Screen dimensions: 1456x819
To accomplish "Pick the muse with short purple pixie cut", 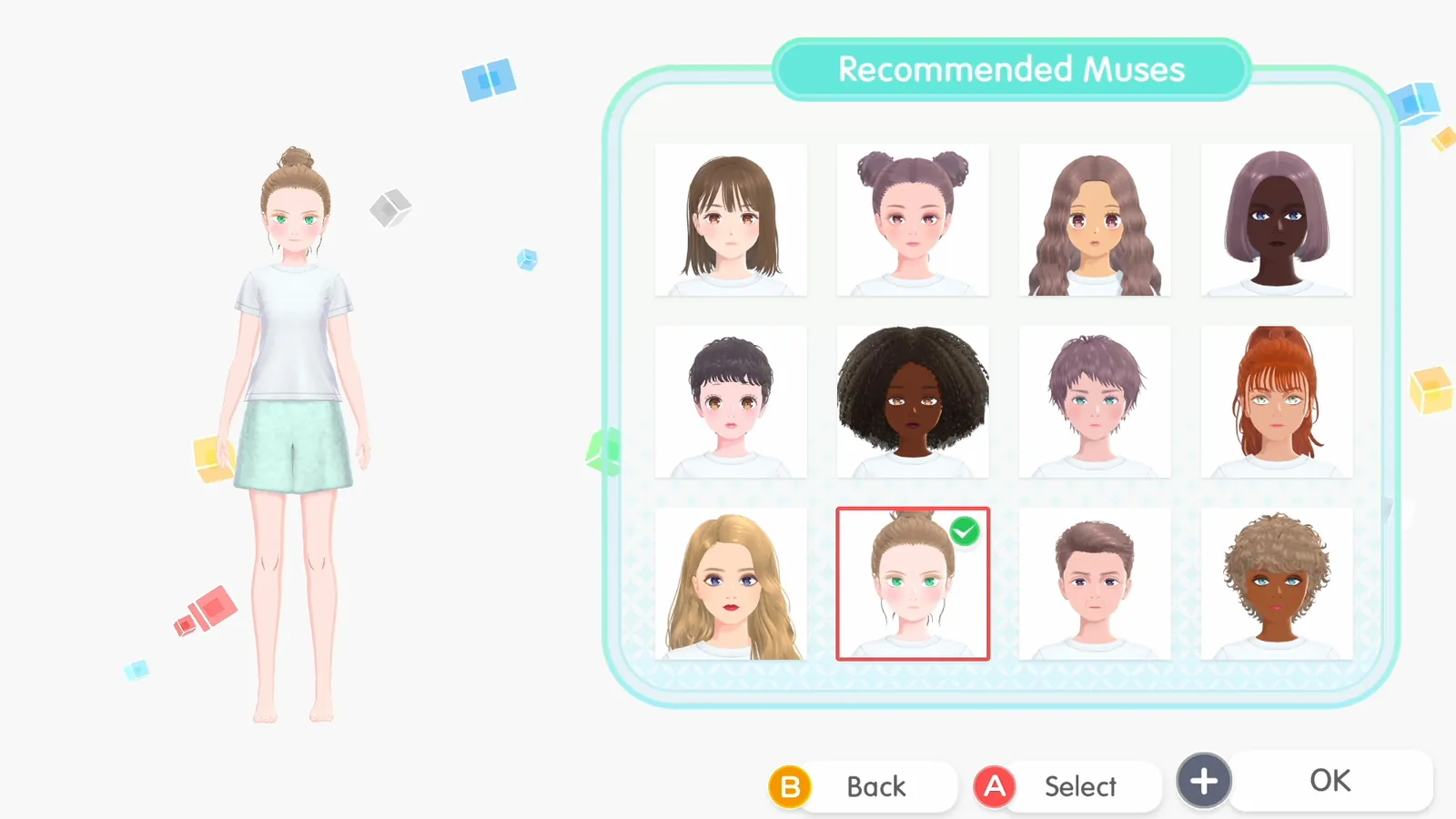I will coord(1094,401).
